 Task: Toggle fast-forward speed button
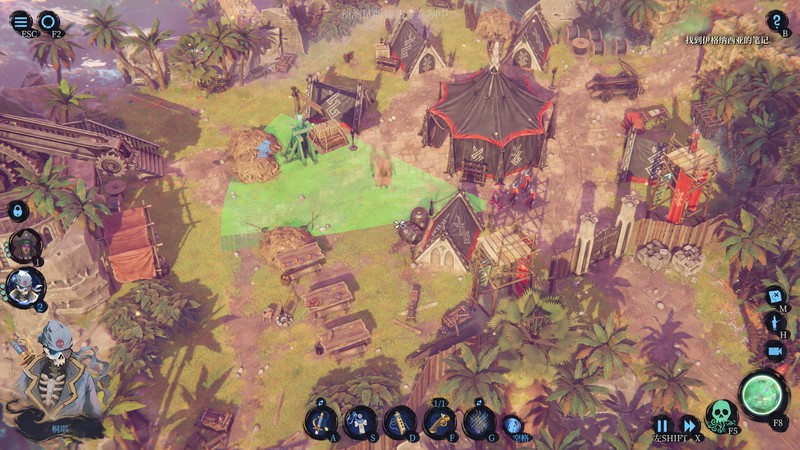click(x=689, y=424)
